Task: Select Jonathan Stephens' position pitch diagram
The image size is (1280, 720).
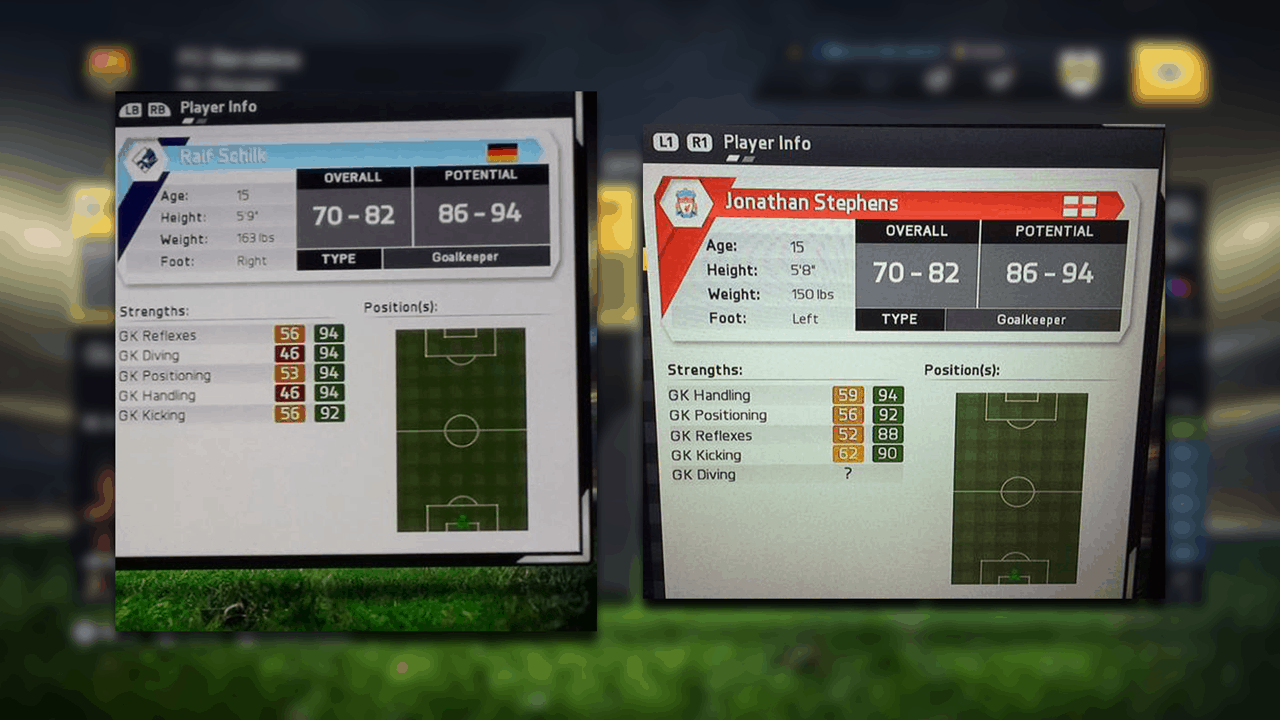Action: 1017,489
